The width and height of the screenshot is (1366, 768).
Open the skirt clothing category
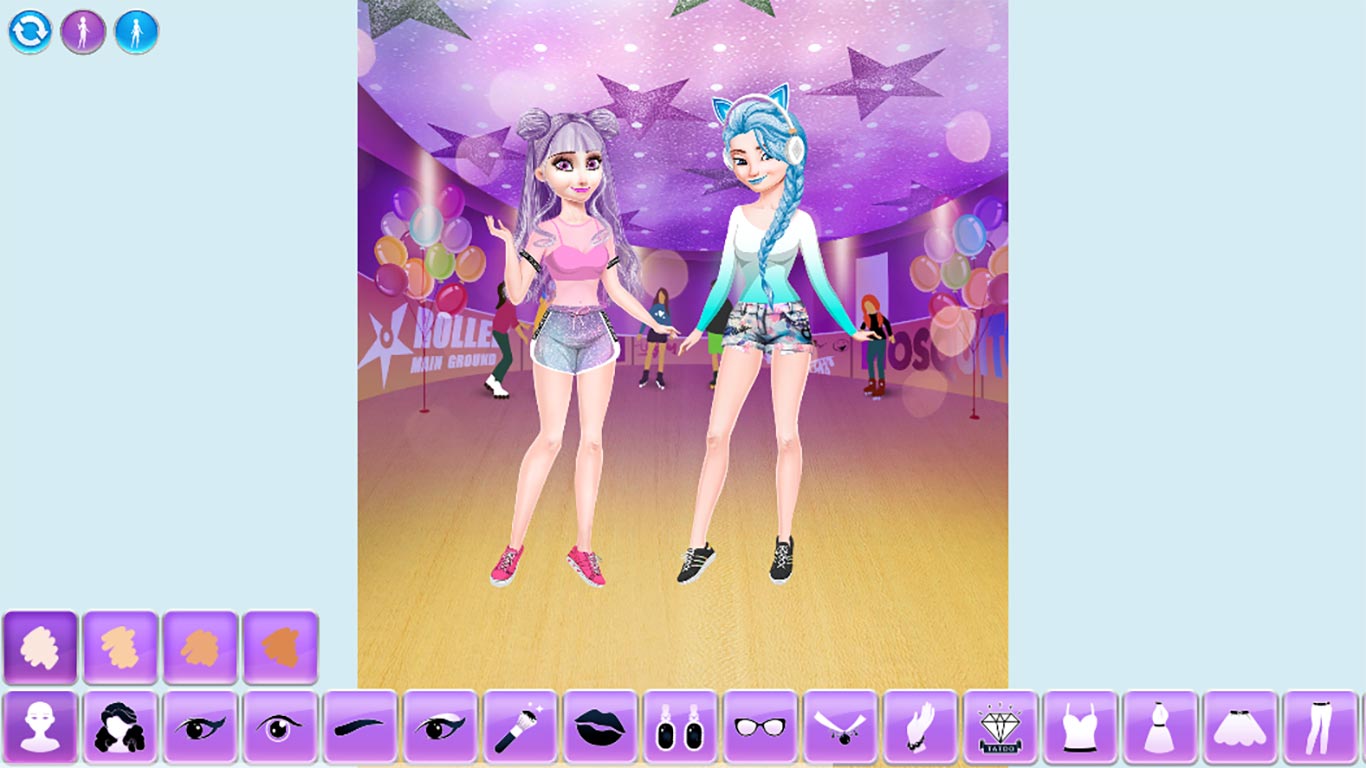(x=1238, y=730)
